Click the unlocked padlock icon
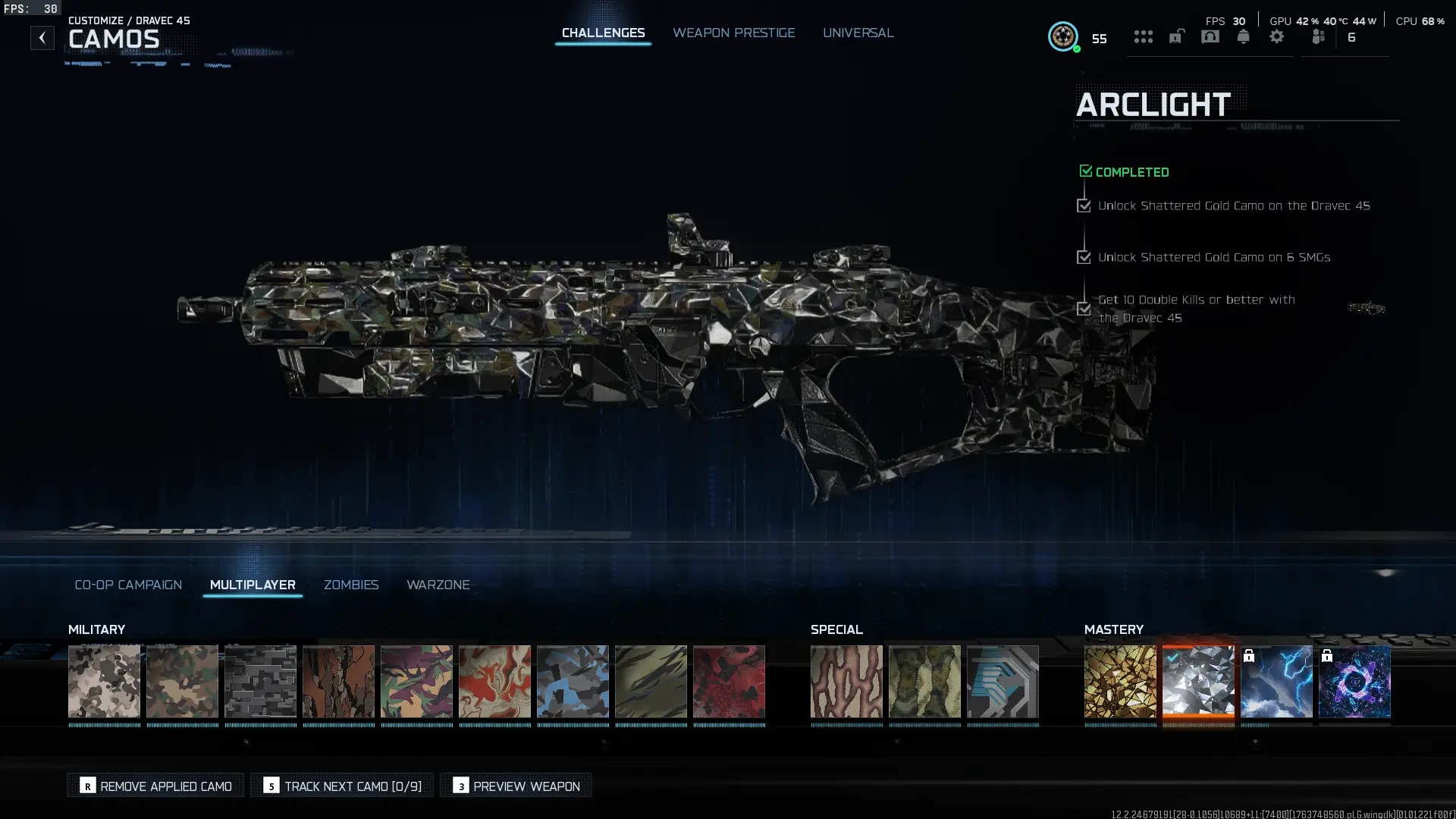This screenshot has height=819, width=1456. pyautogui.click(x=1176, y=36)
